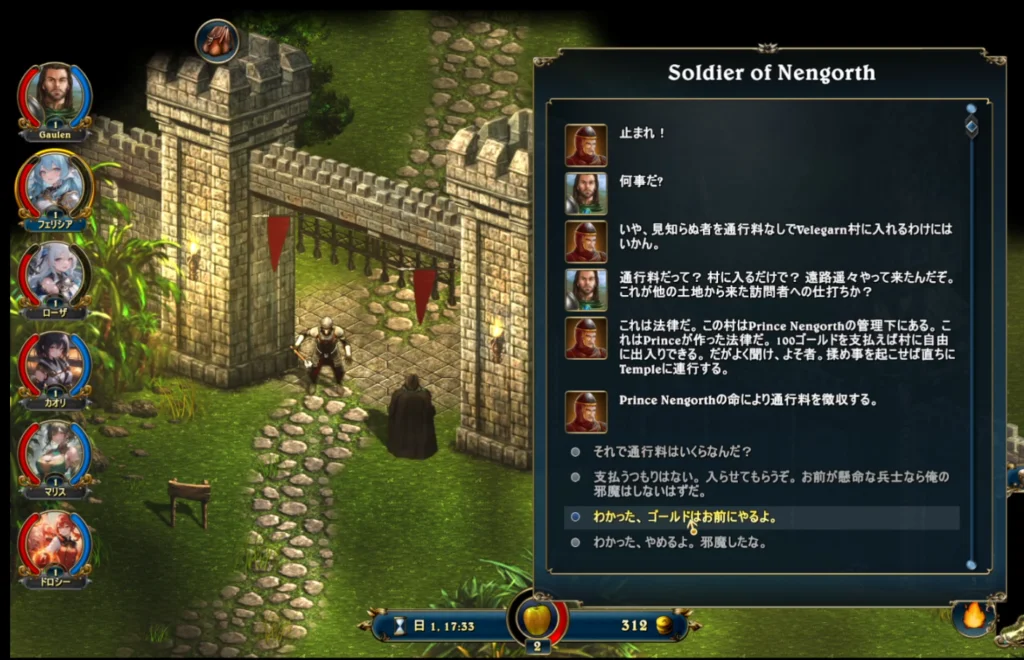Viewport: 1024px width, 660px height.
Task: Ask how much the toll is
Action: pyautogui.click(x=672, y=451)
